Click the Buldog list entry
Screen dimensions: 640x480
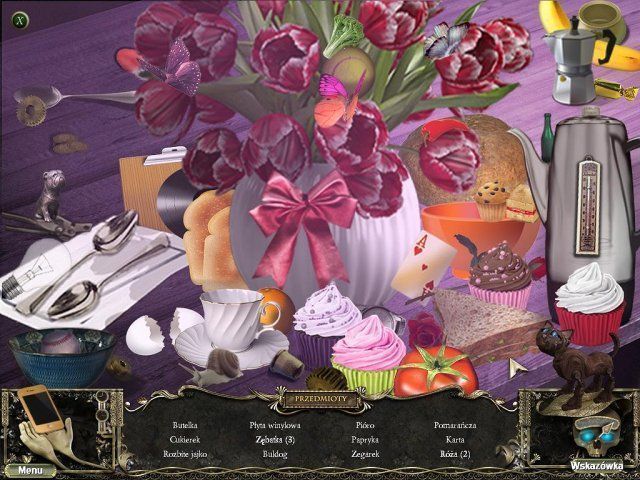point(275,453)
